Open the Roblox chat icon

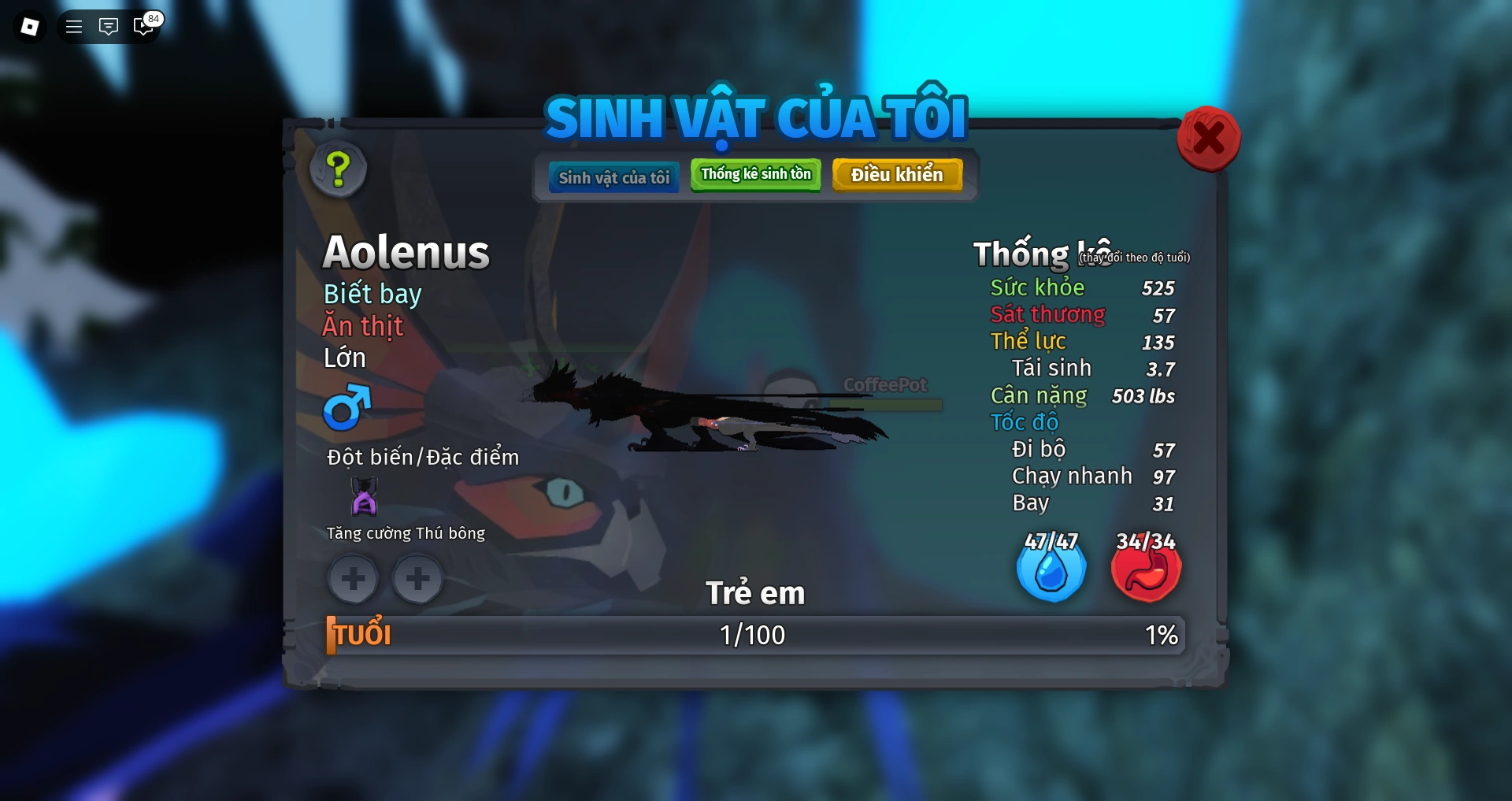108,26
